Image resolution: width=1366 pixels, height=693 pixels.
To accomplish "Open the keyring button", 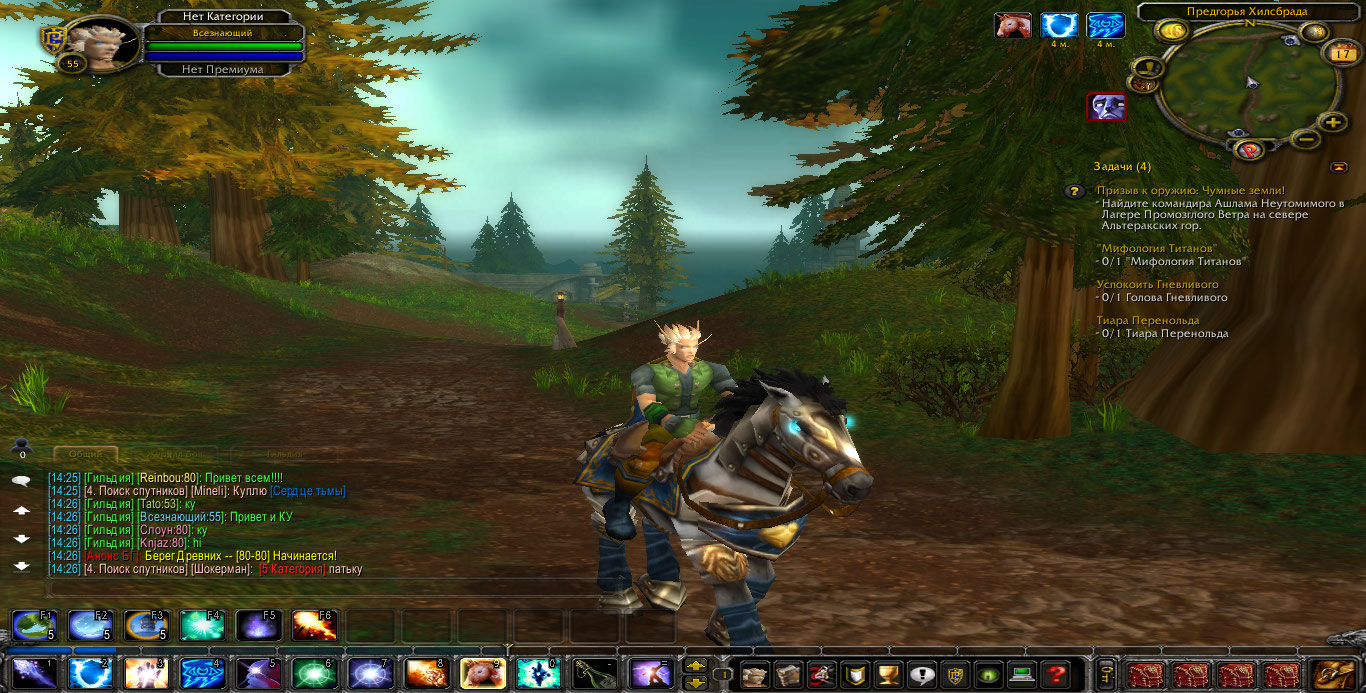I will click(x=1106, y=674).
